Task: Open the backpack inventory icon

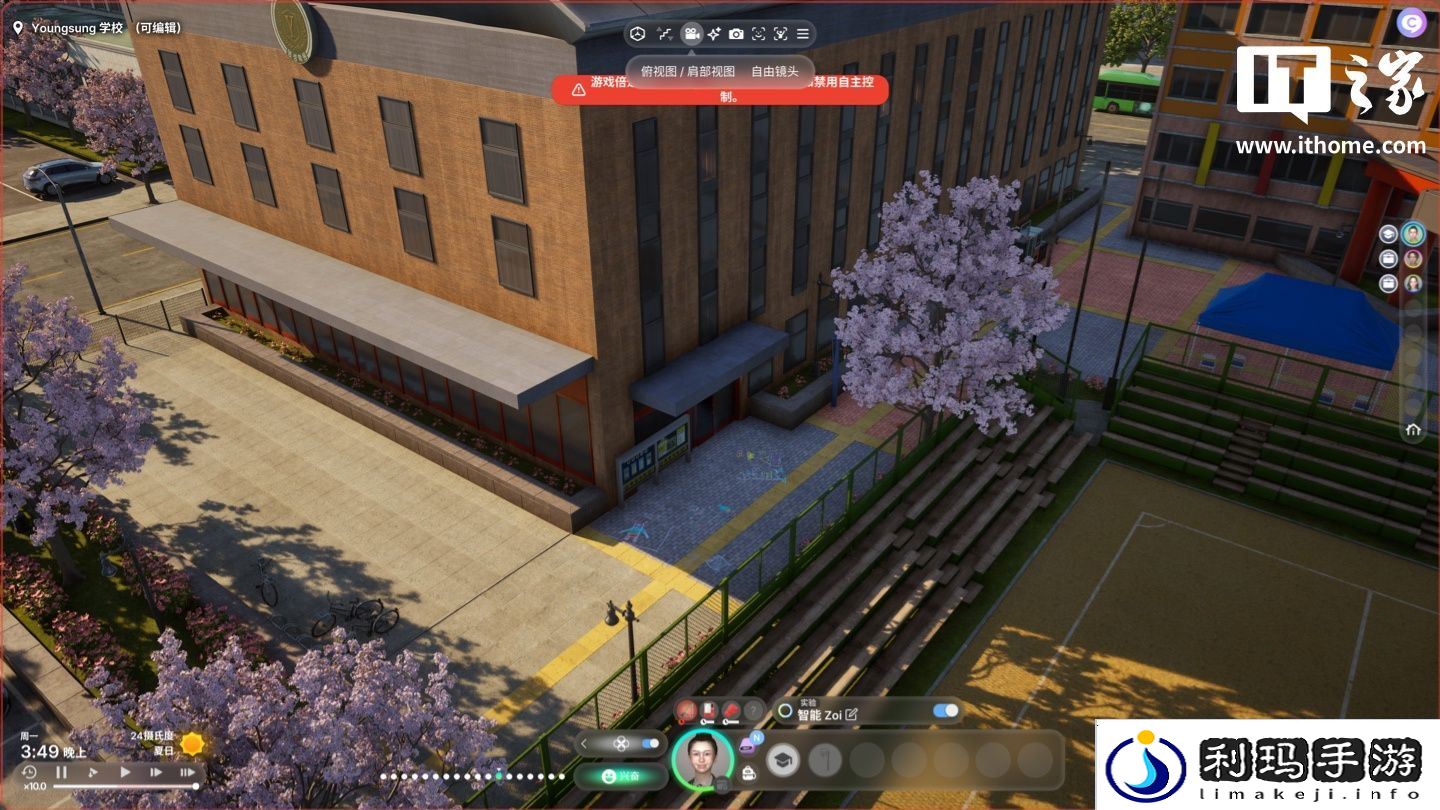Action: coord(748,773)
